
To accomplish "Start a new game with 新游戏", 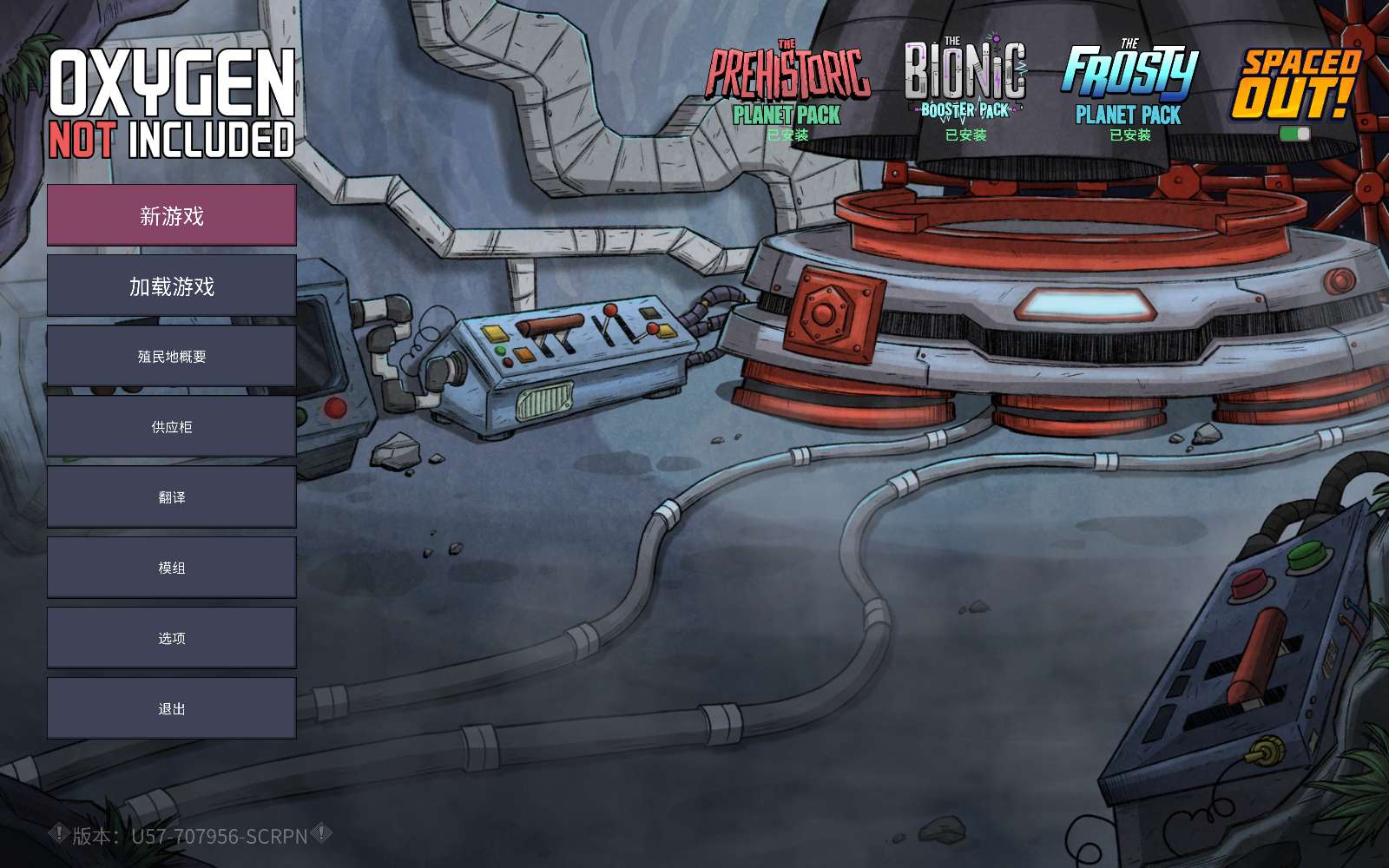I will click(171, 215).
